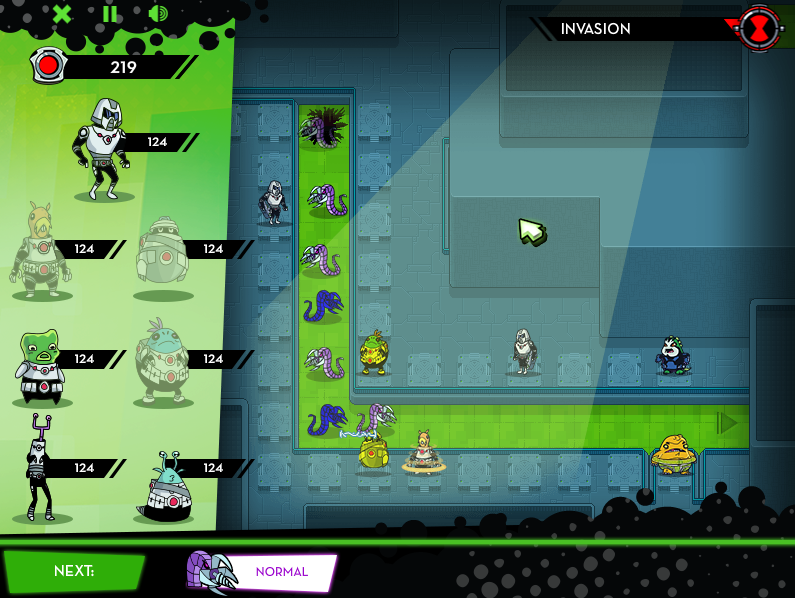
Task: Select the green-headed Grey Matter alien tower
Action: (41, 365)
